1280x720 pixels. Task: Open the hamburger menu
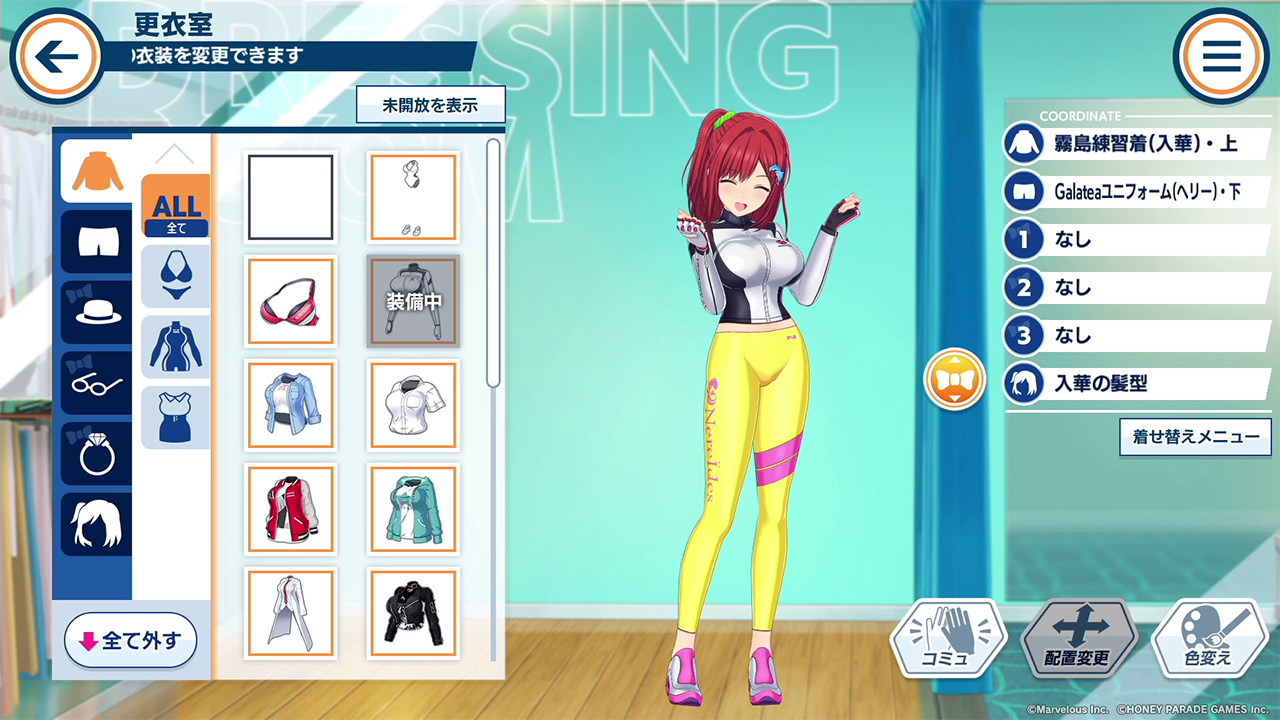coord(1221,56)
